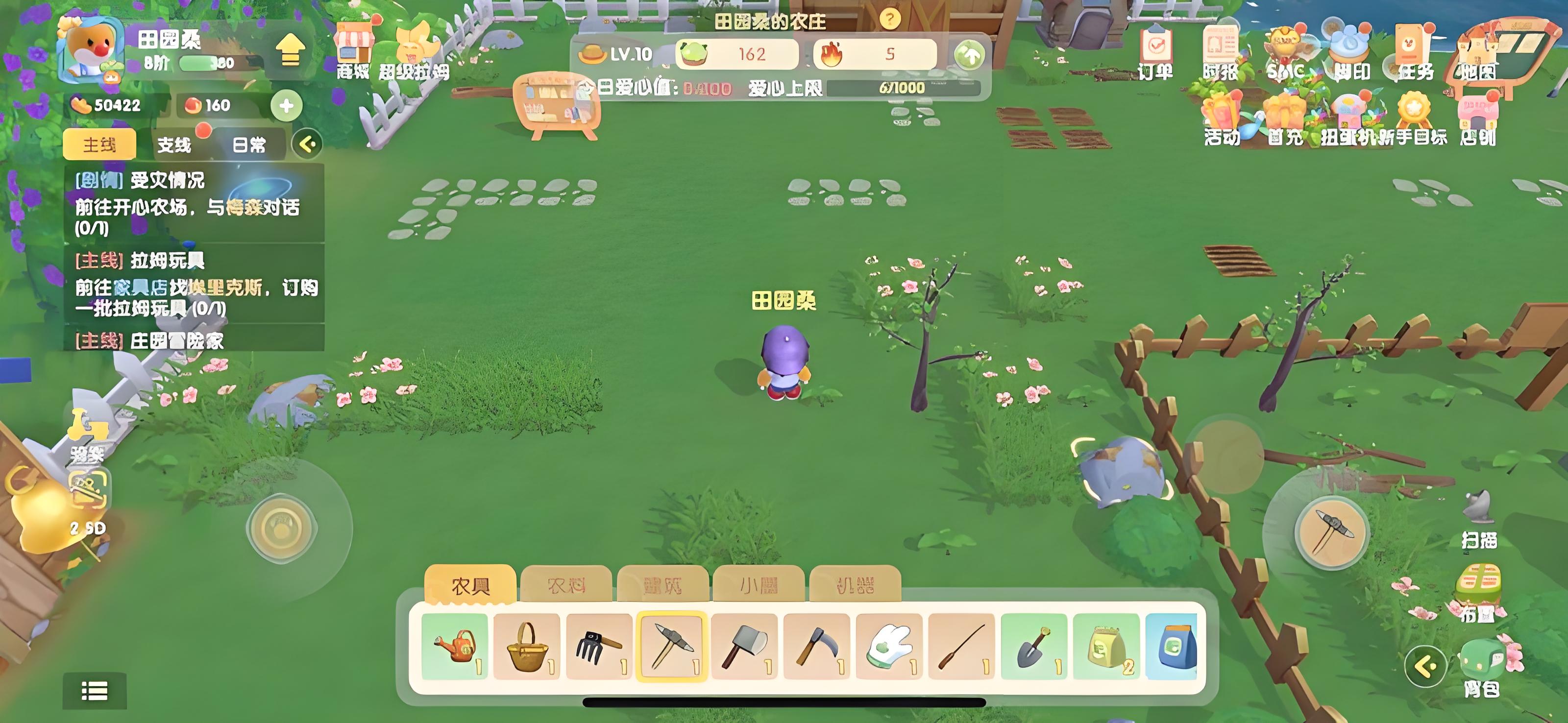Collapse the quest tracker with yellow arrow
This screenshot has height=723, width=1568.
tap(307, 144)
